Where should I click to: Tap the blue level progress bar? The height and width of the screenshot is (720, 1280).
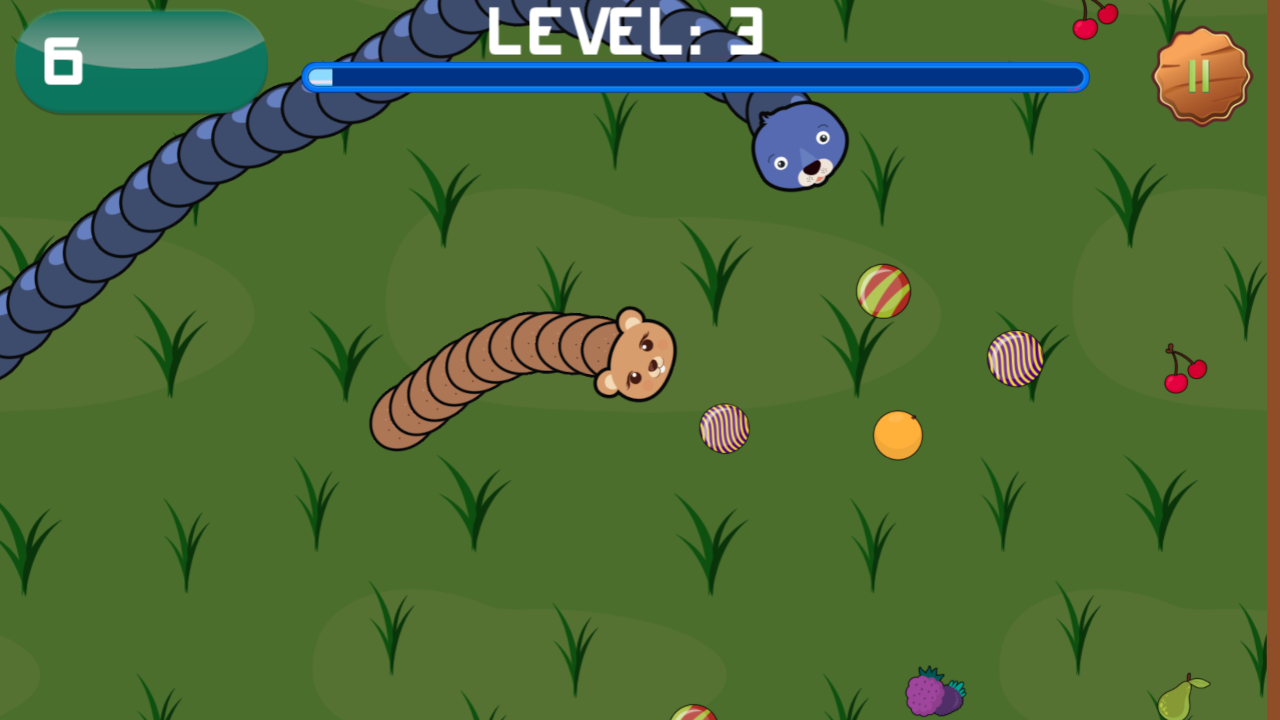point(694,76)
